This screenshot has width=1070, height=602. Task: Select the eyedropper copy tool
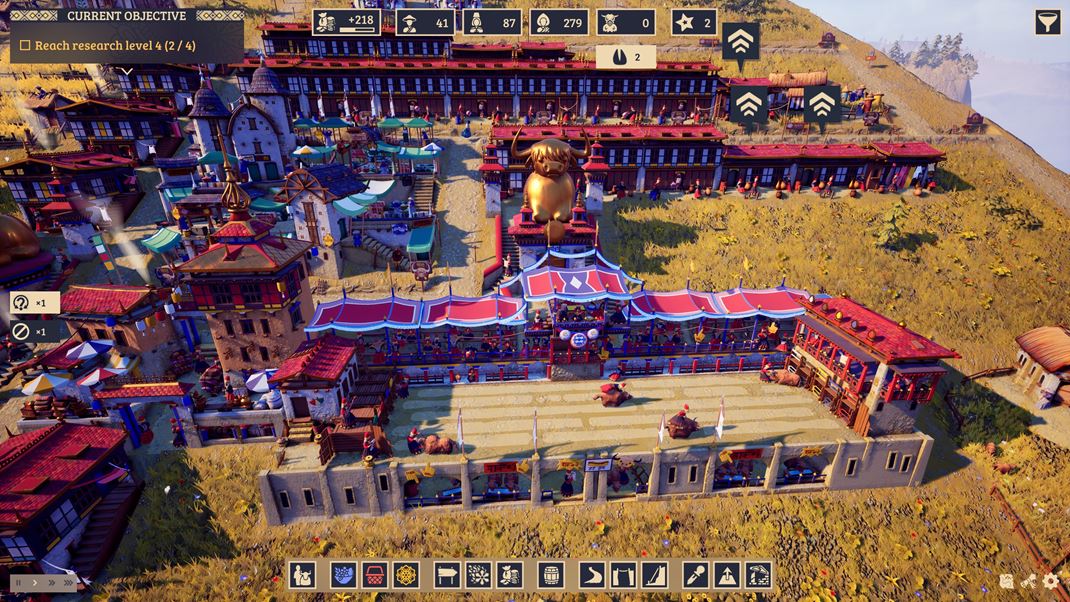696,575
